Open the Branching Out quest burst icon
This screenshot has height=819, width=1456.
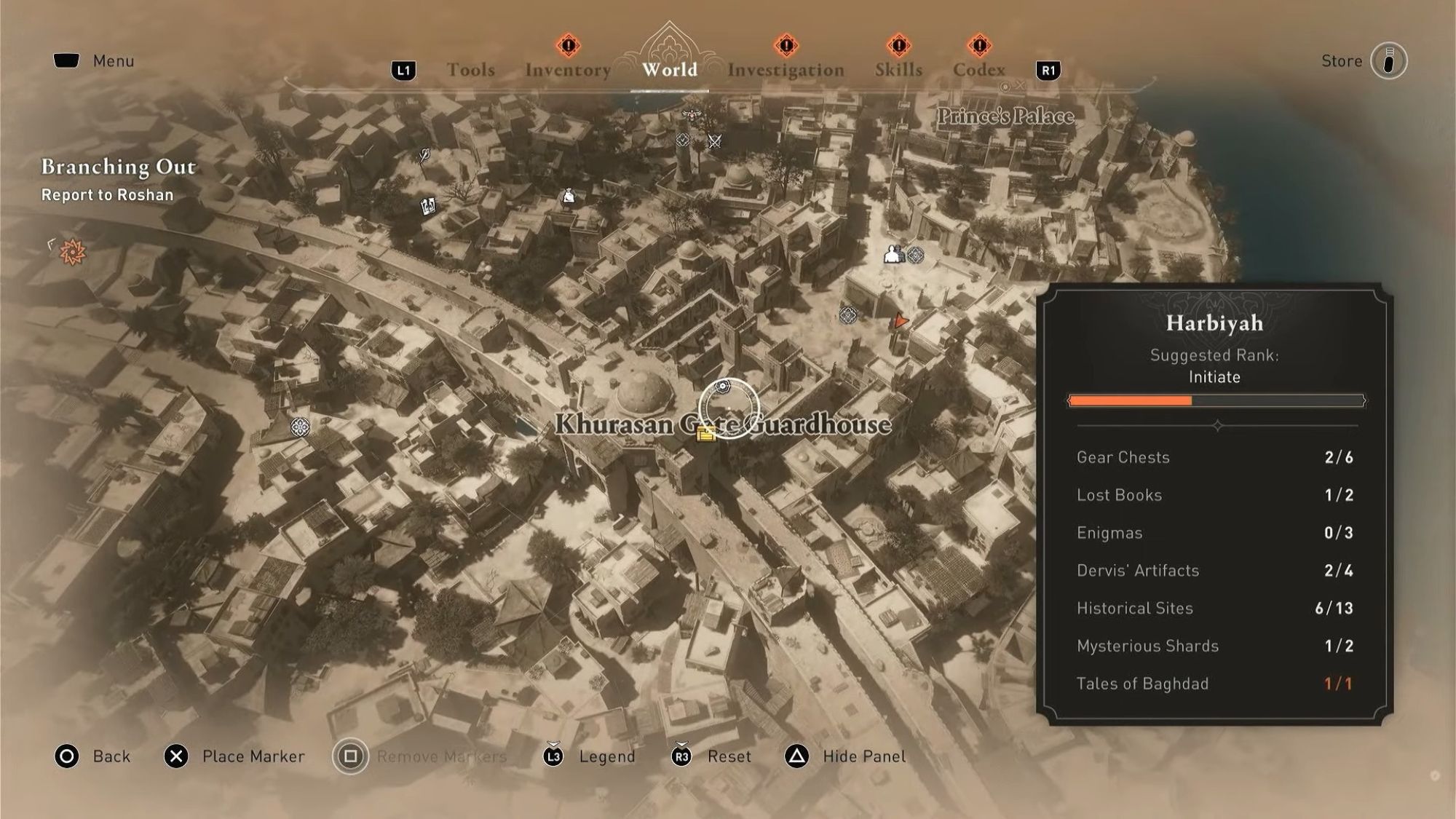pyautogui.click(x=71, y=251)
